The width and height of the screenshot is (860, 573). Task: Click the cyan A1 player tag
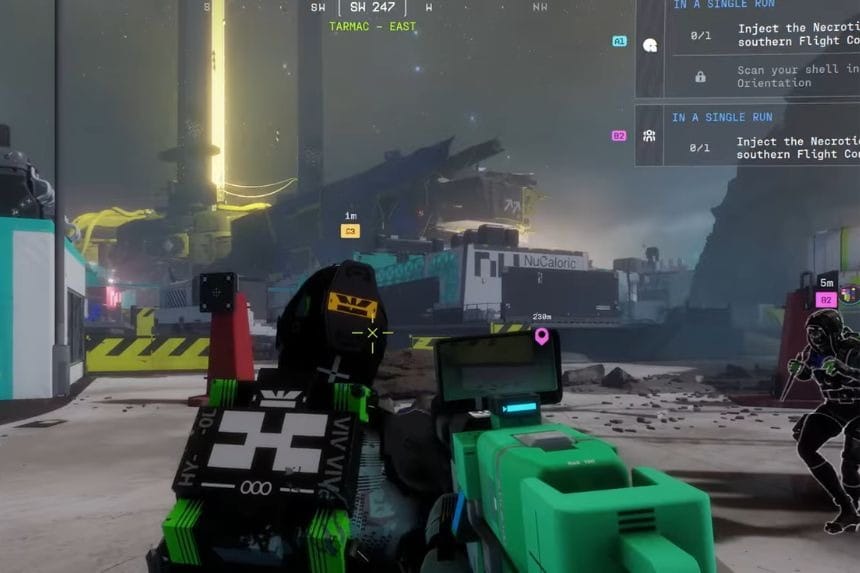pos(619,42)
